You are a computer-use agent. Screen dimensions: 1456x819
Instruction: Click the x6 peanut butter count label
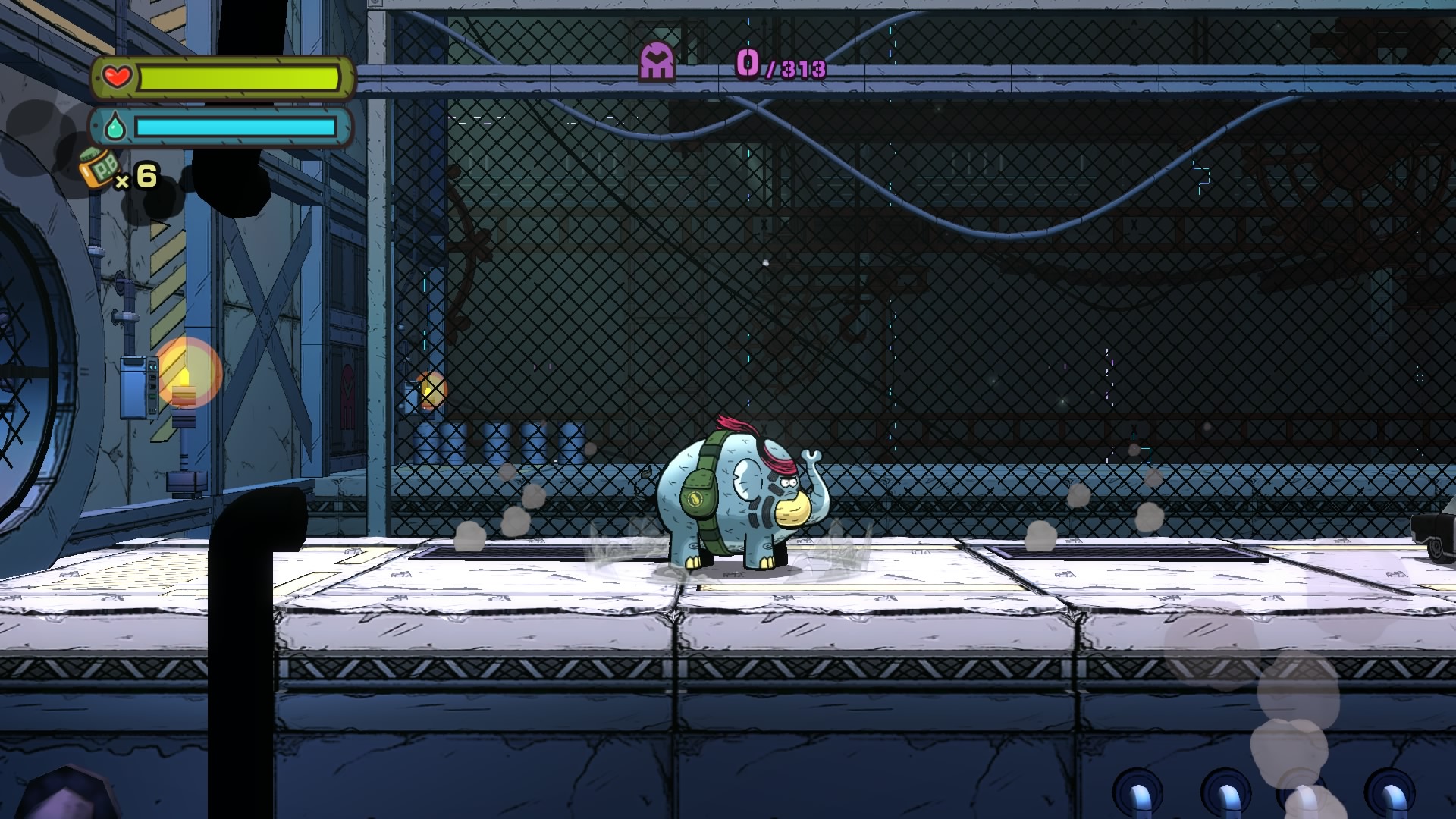coord(139,180)
